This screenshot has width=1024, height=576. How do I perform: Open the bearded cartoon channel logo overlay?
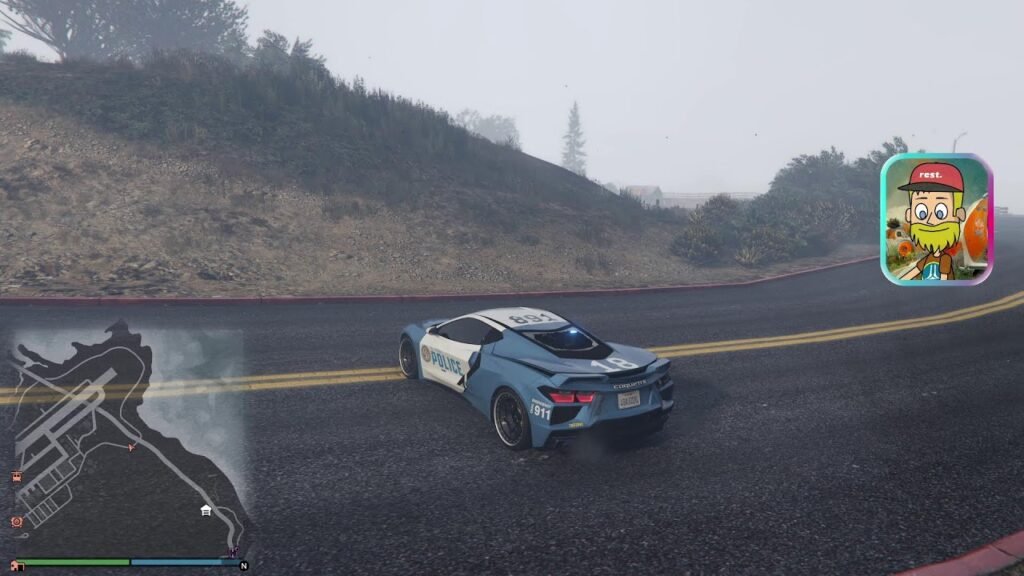935,220
